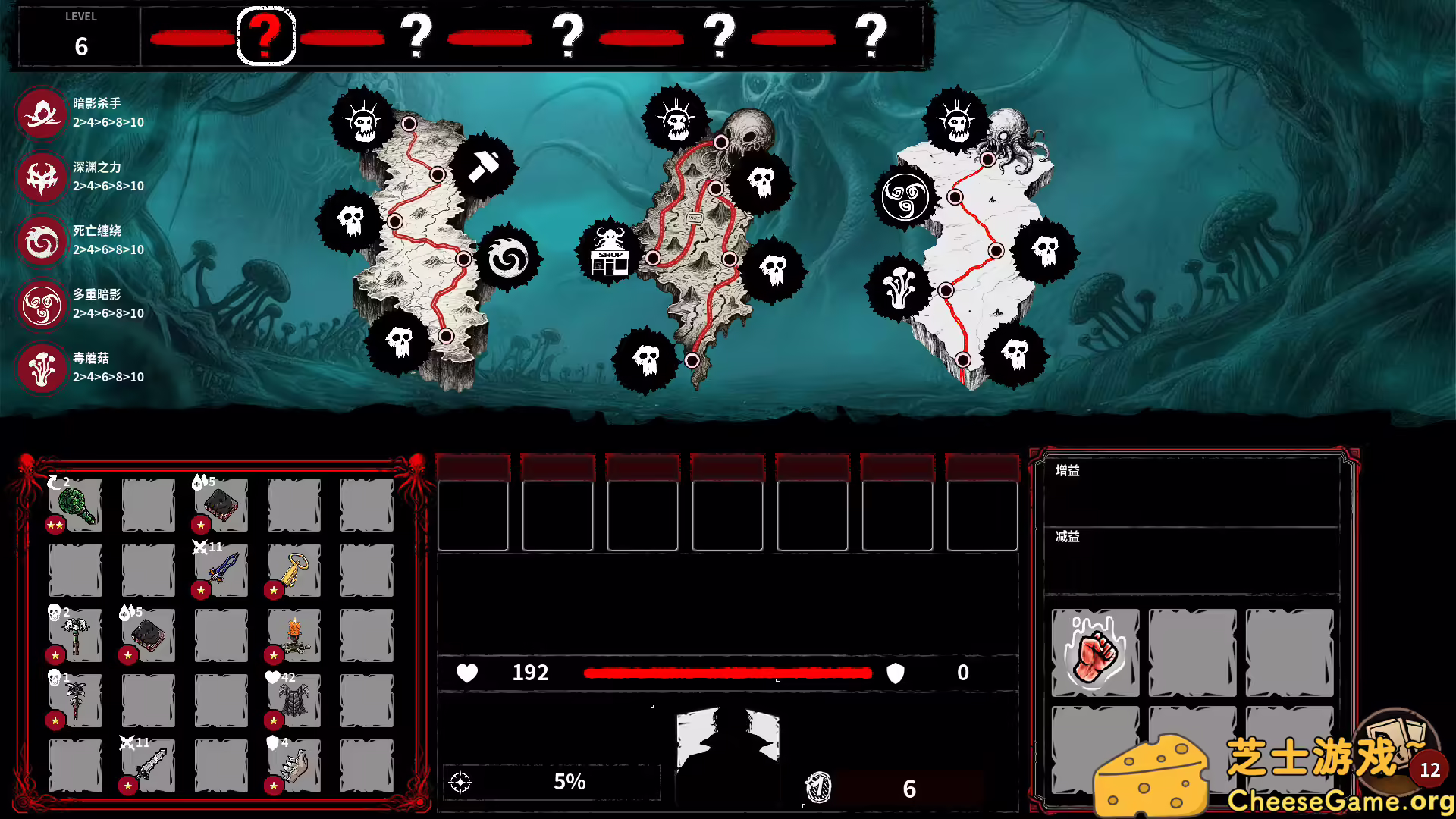
Task: Click the crowned skull boss on the left map
Action: point(362,121)
